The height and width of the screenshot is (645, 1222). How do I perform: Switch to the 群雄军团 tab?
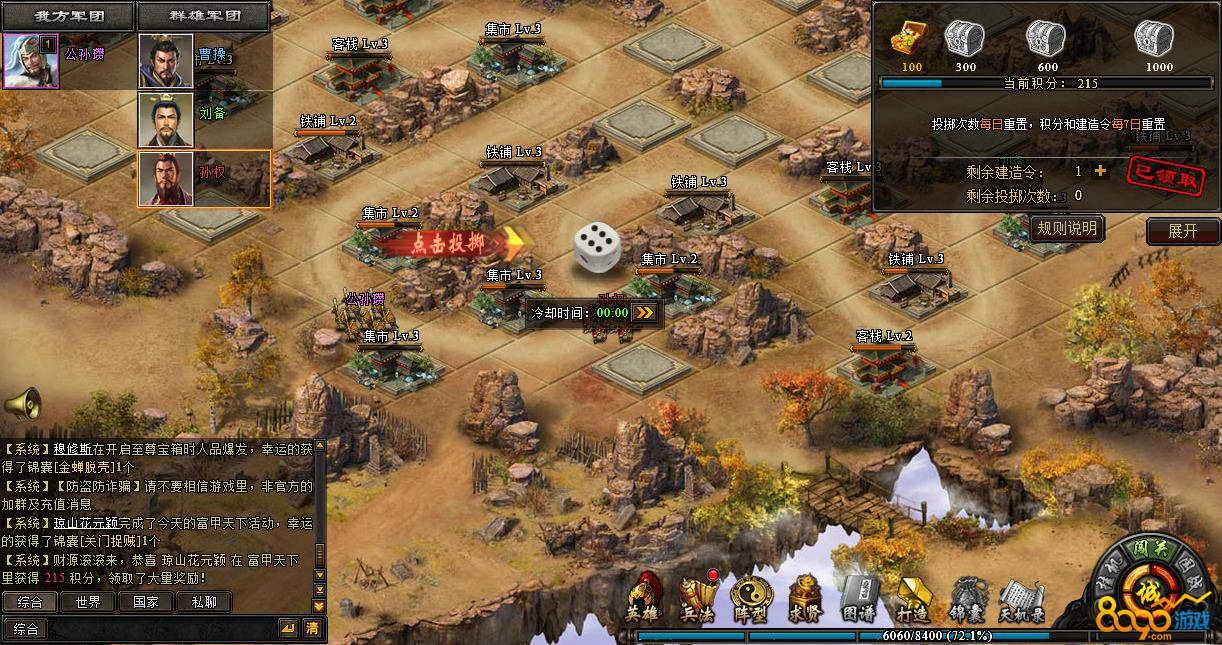(203, 16)
